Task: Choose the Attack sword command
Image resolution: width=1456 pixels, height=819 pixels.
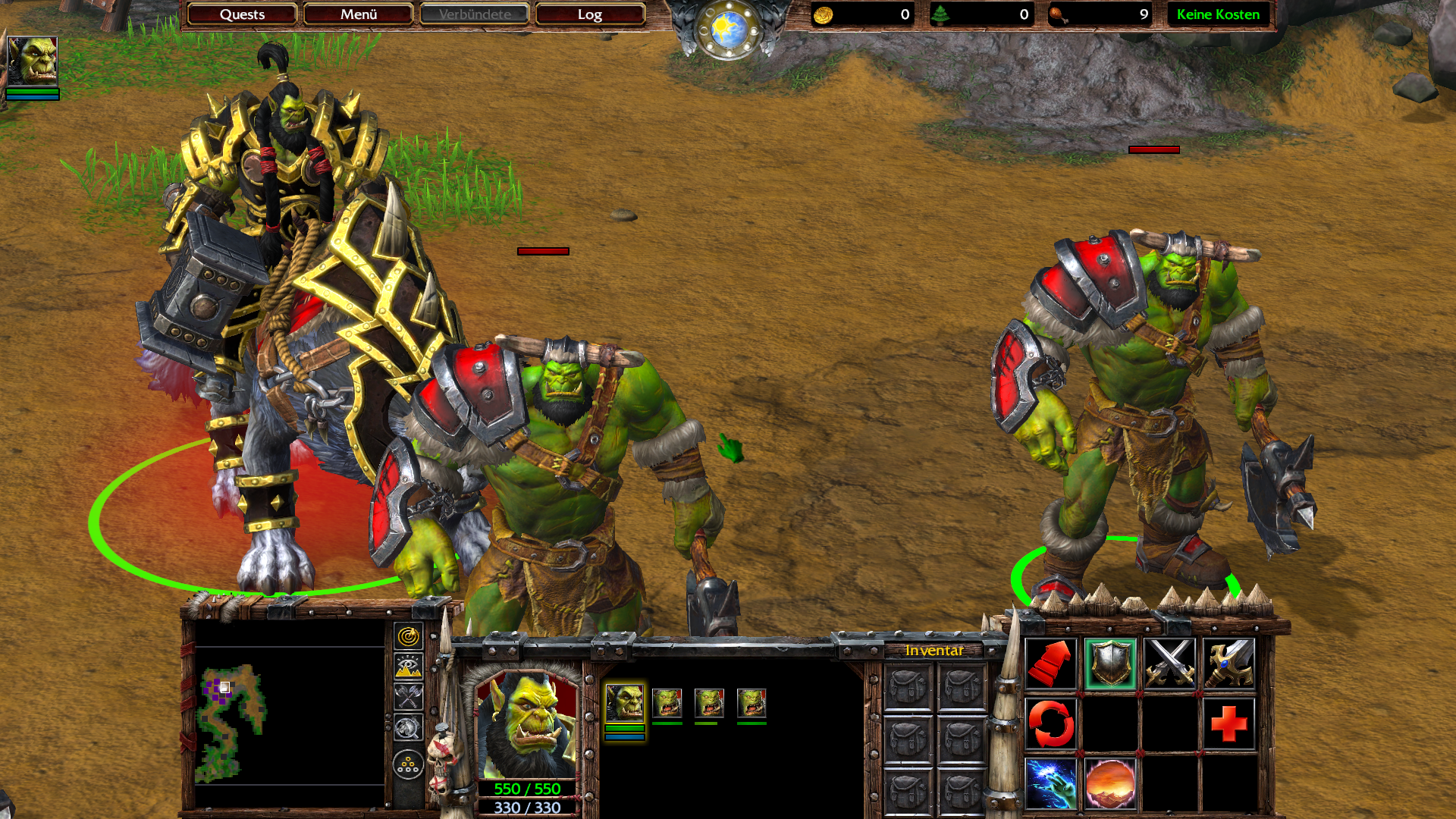Action: point(1228,664)
